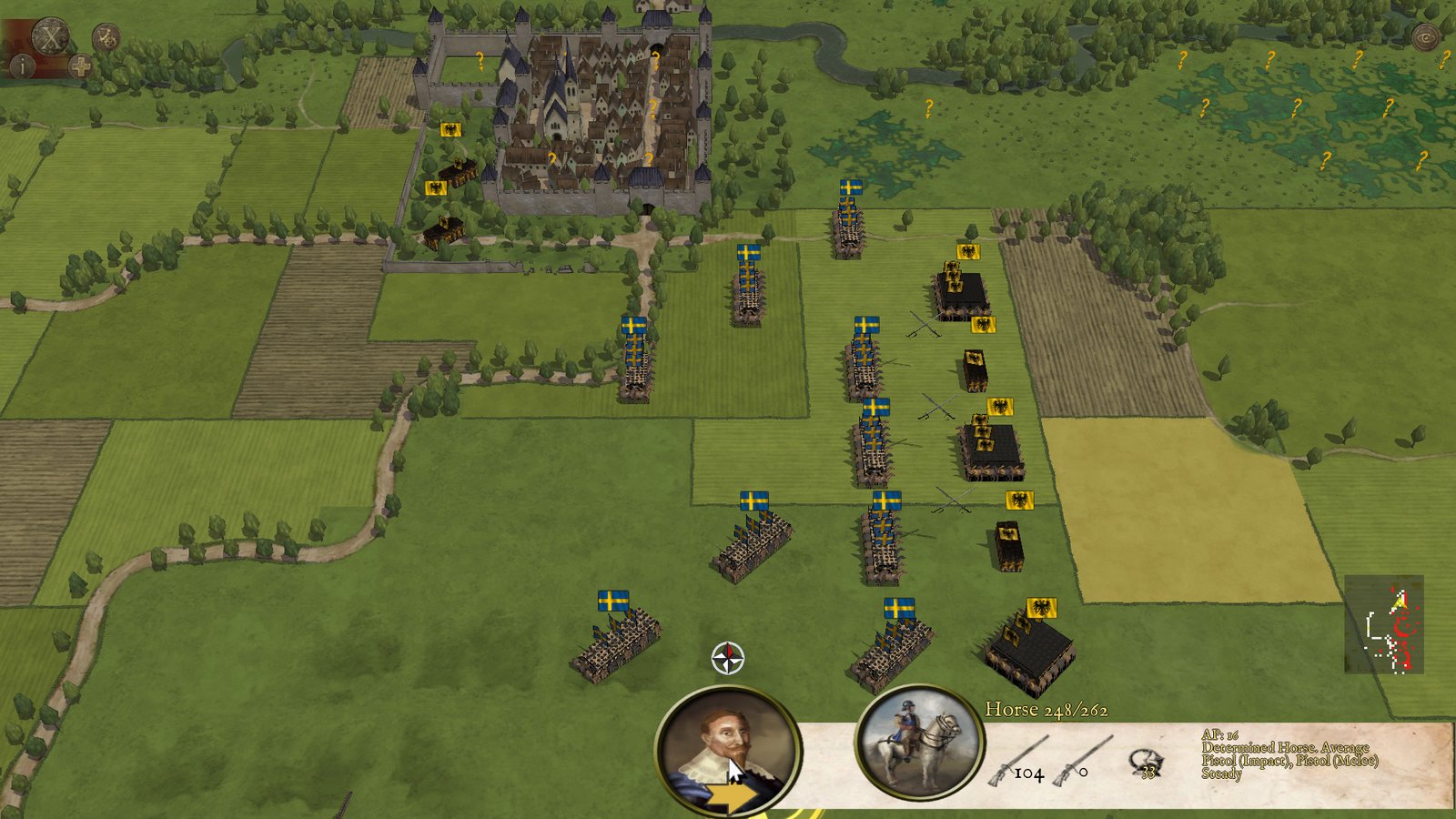Click the battlefield minimap
This screenshot has width=1456, height=819.
(1383, 624)
